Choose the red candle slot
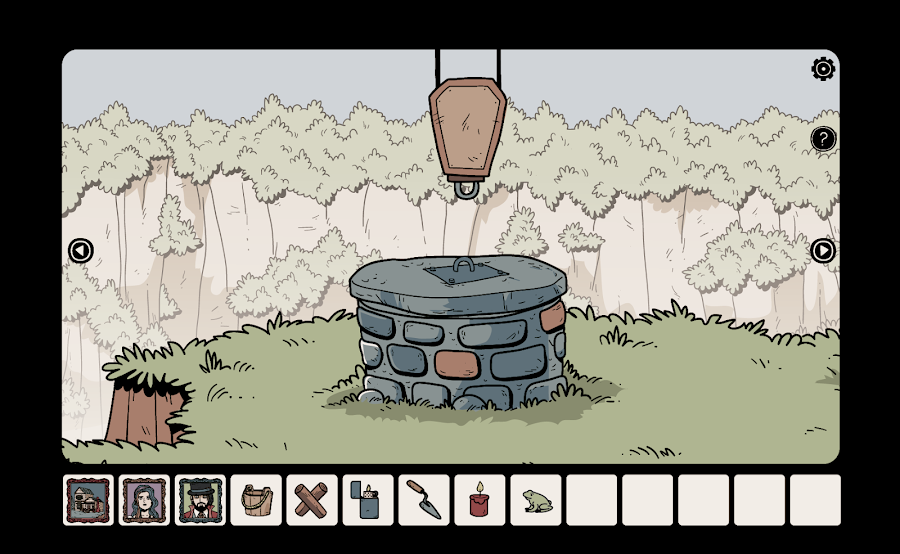900x554 pixels. click(480, 499)
